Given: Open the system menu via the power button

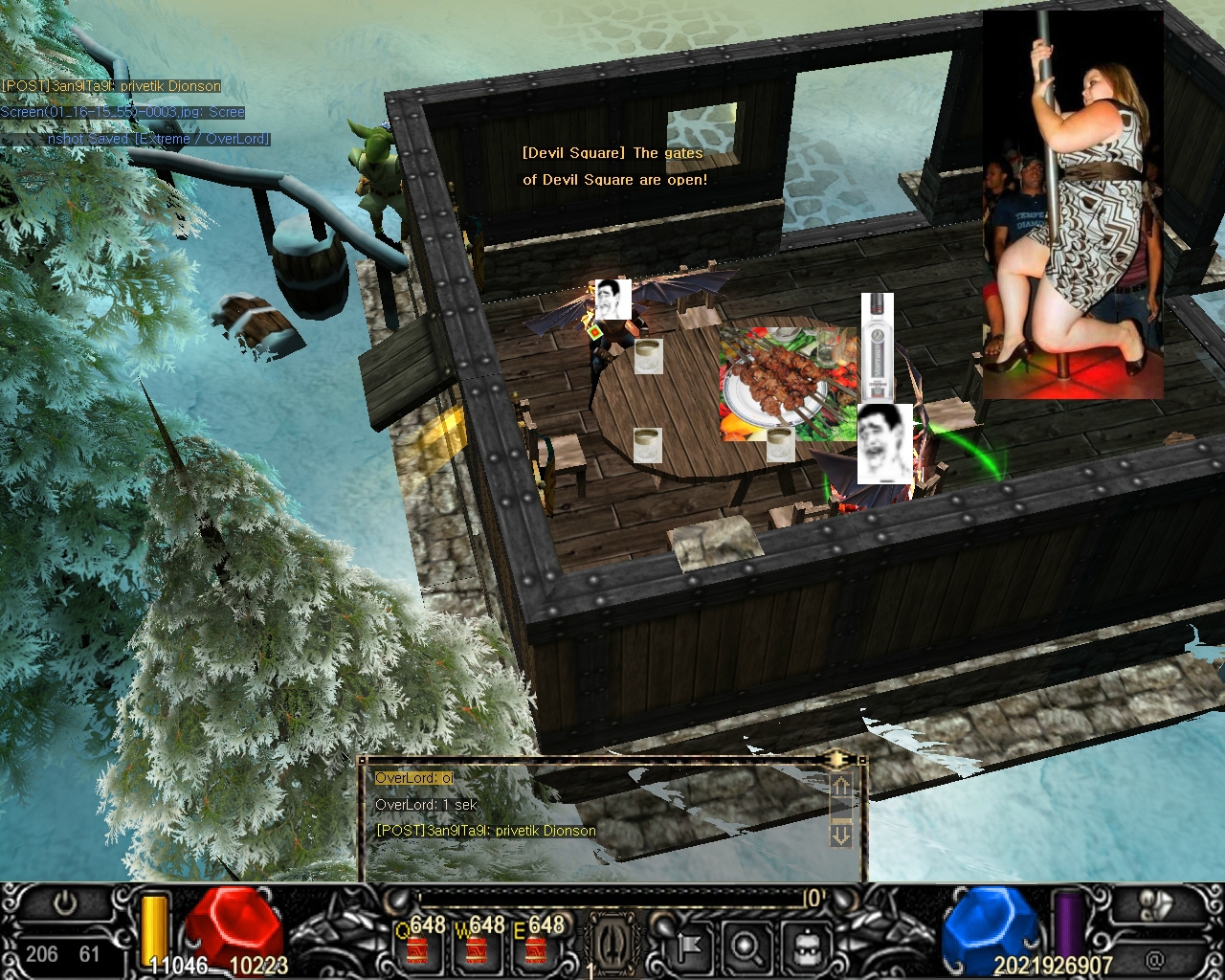Looking at the screenshot, I should click(x=66, y=902).
